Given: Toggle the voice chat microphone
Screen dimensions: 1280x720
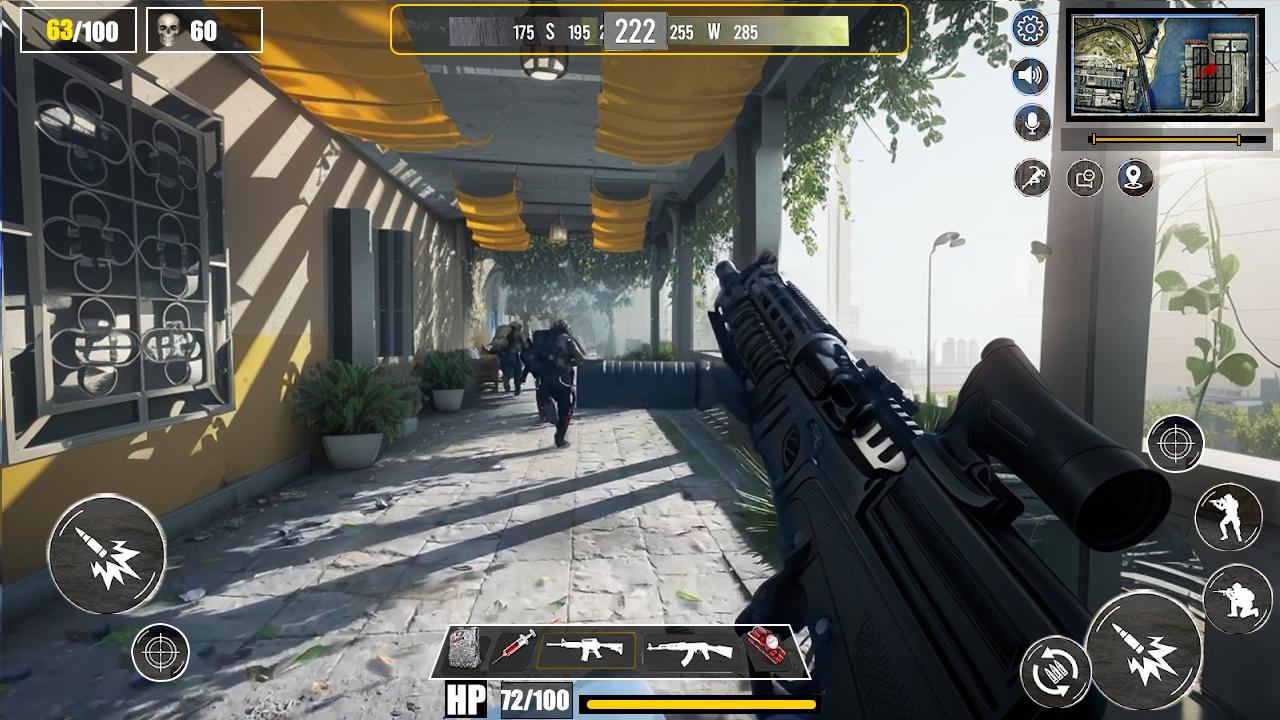Looking at the screenshot, I should [1030, 122].
